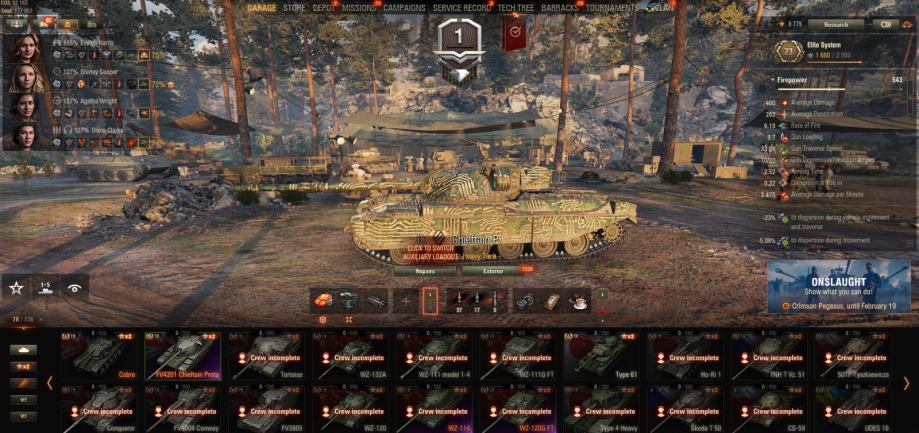Screen dimensions: 919x433
Task: Switch to the Tournaments tab
Action: coord(613,8)
